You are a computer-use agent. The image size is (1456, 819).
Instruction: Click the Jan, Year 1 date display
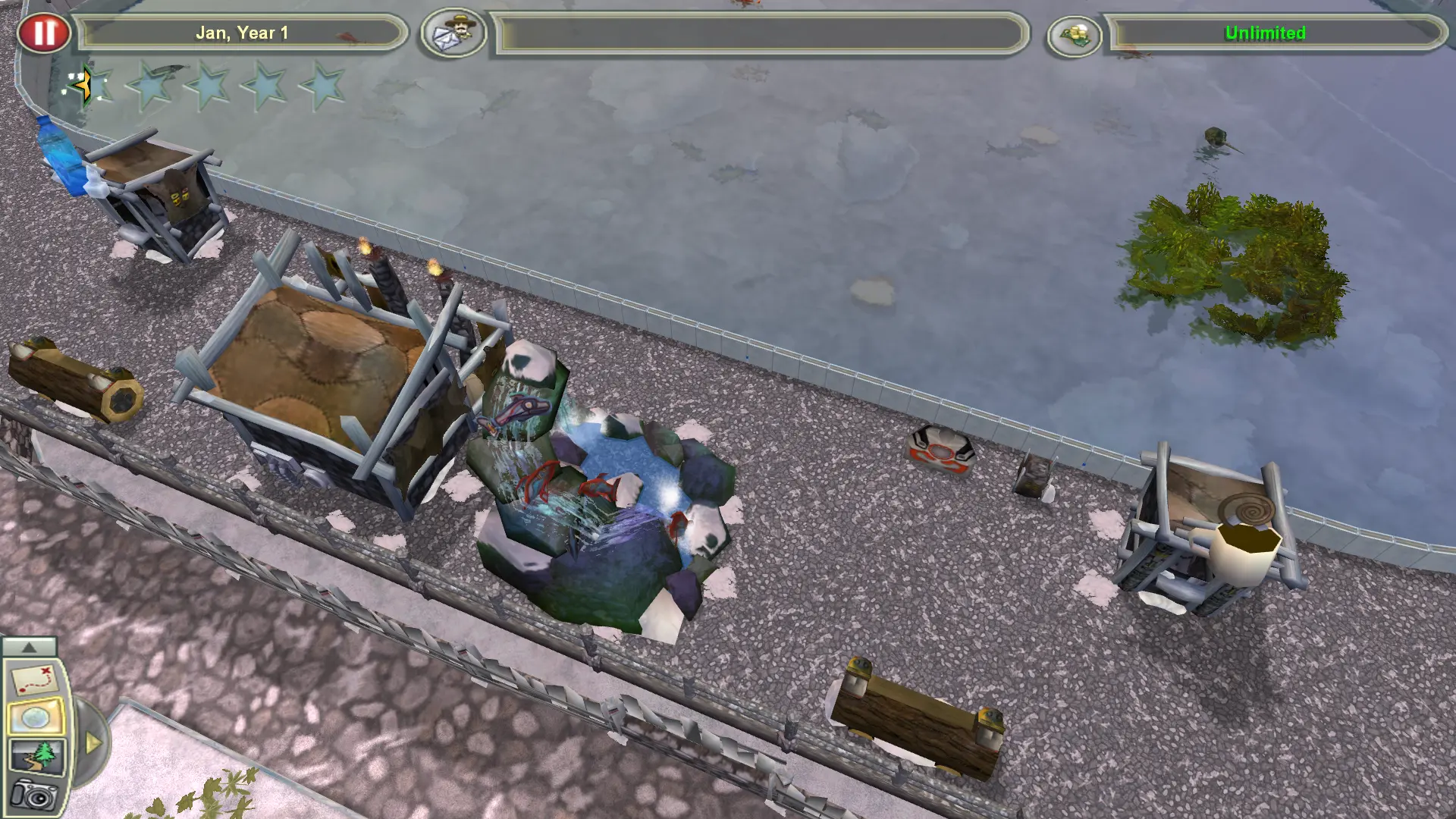(x=241, y=32)
